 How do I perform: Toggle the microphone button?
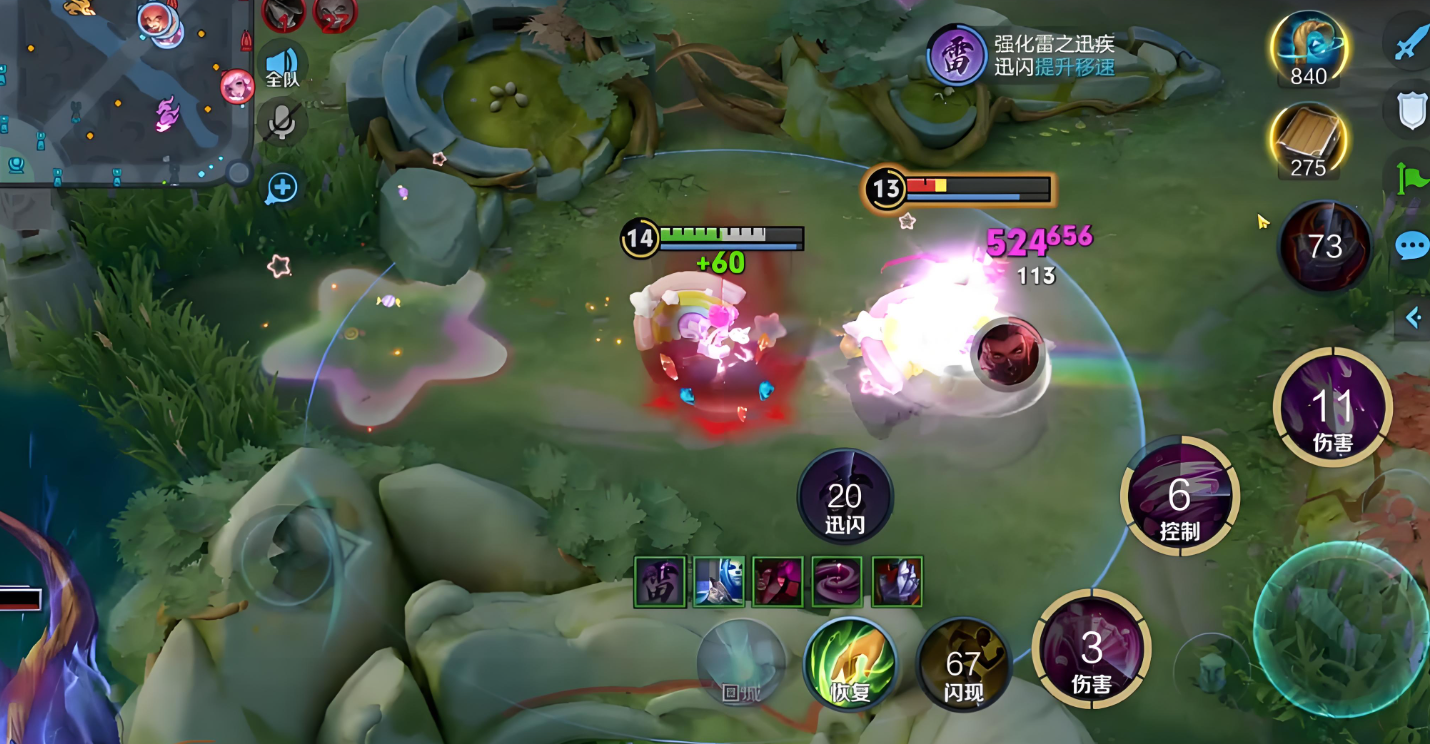(x=282, y=122)
